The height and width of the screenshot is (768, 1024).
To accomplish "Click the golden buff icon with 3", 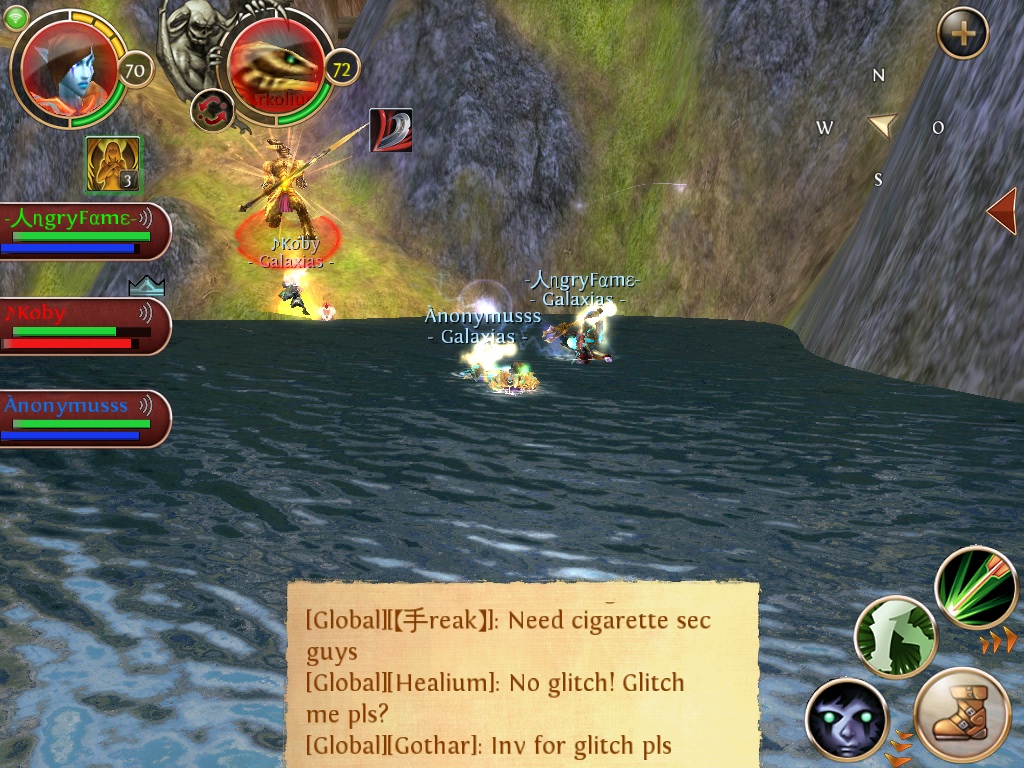I will (112, 164).
